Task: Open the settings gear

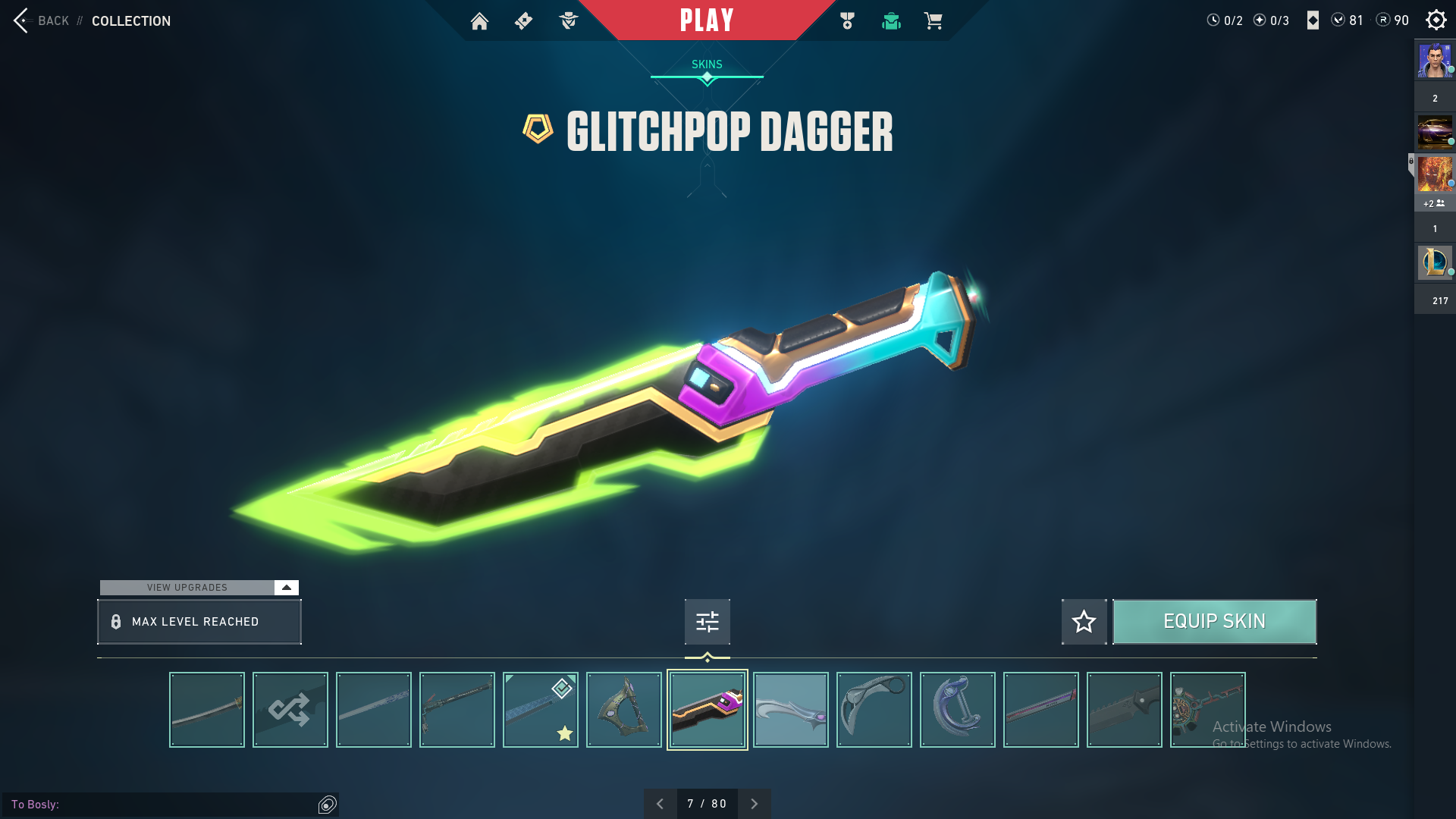Action: (x=1436, y=20)
